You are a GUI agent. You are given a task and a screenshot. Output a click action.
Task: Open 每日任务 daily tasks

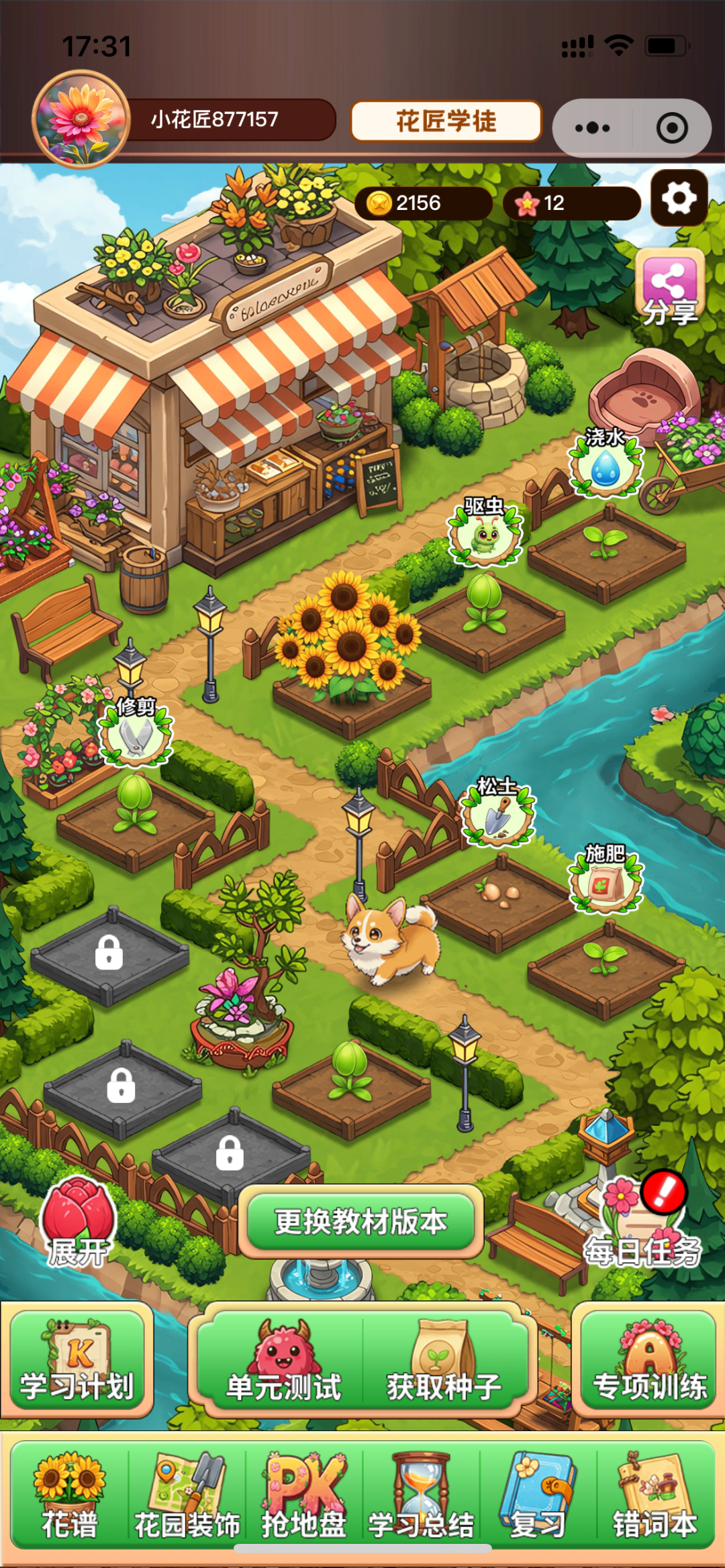coord(642,1222)
